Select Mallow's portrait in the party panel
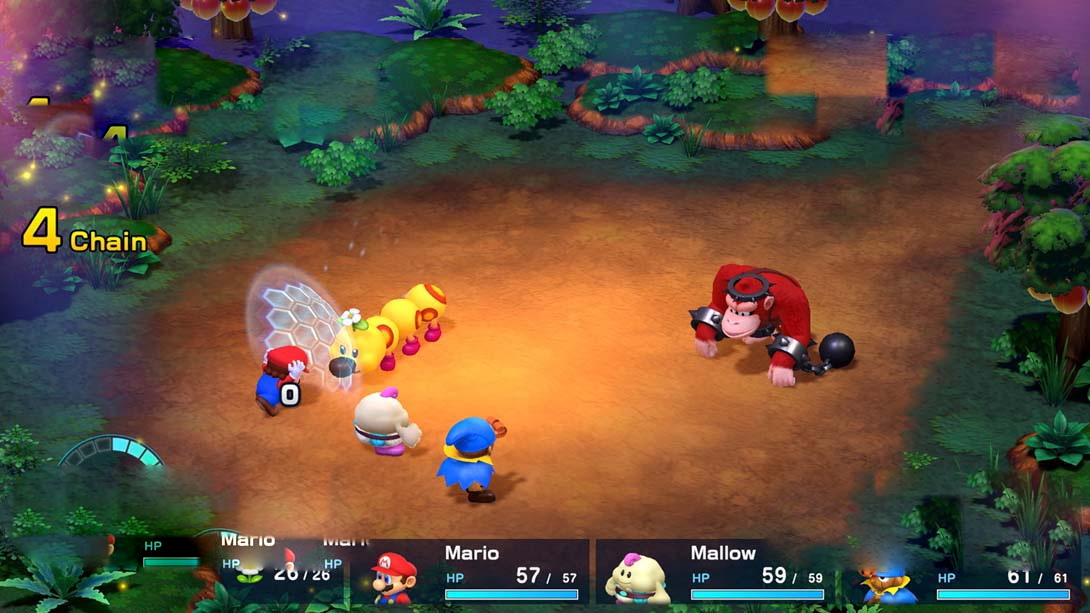Viewport: 1090px width, 613px height. [x=637, y=578]
